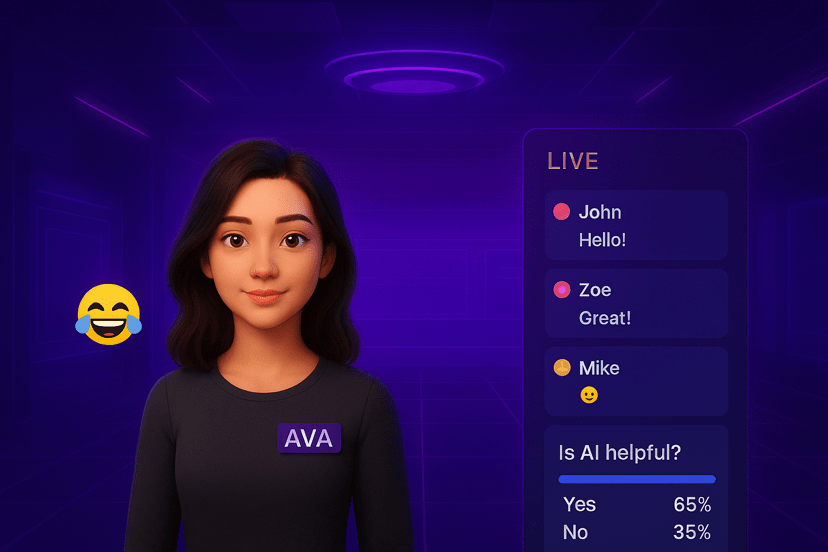The width and height of the screenshot is (828, 552).
Task: Click Mike's smiley chat message
Action: coord(636,382)
